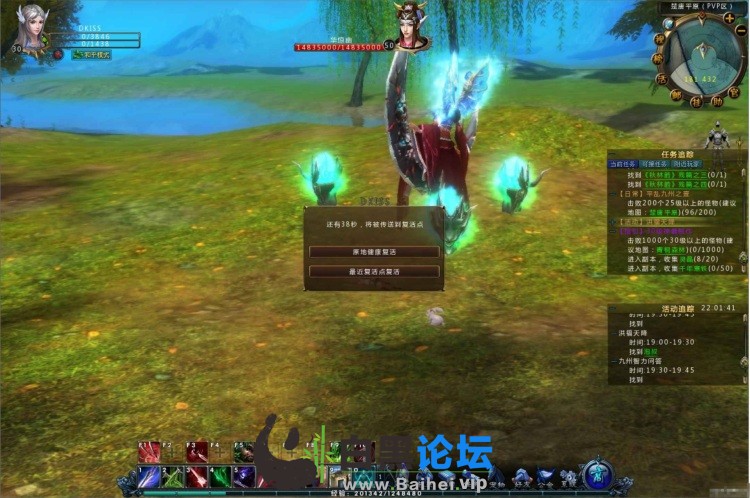Use the green skill in hotbar slot 4

click(x=221, y=476)
